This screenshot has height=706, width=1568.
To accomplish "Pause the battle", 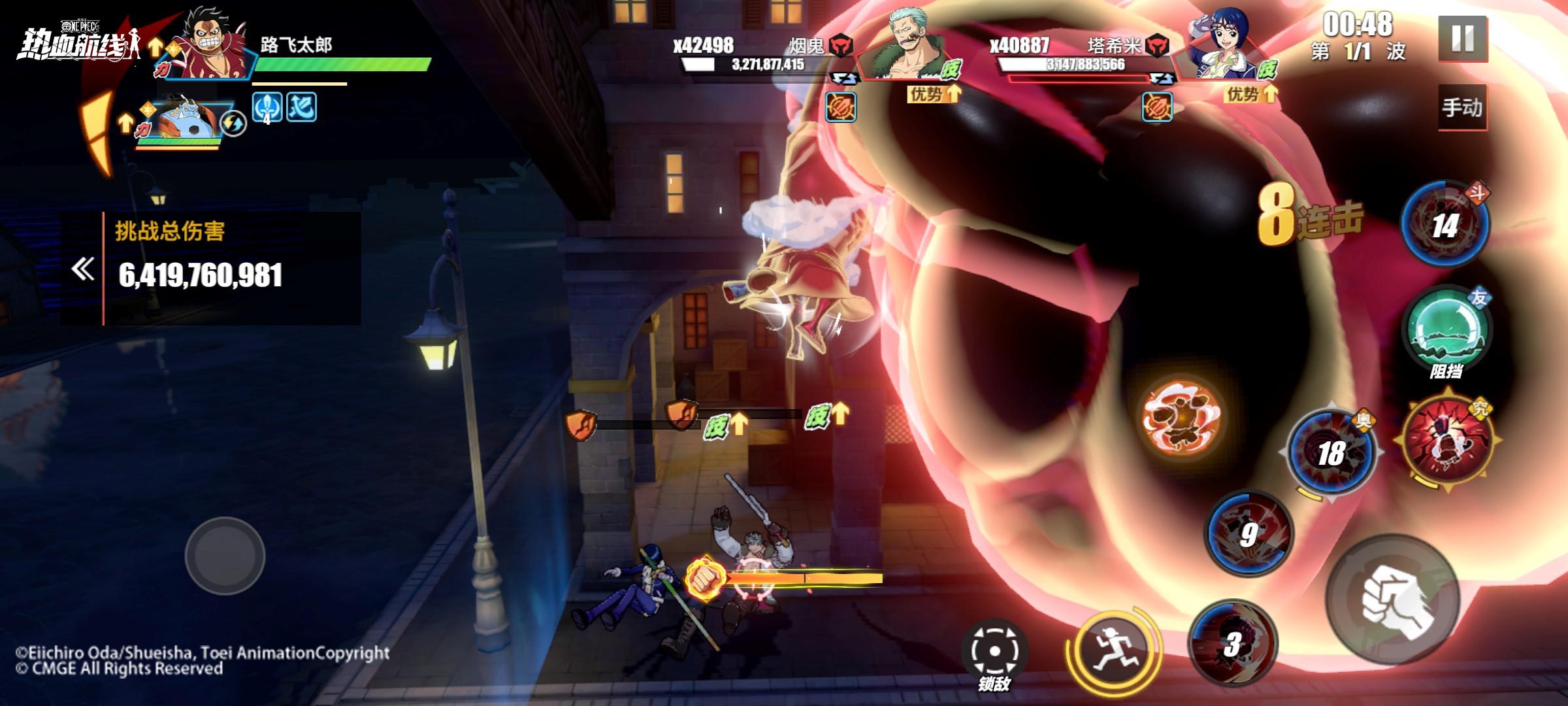I will (x=1462, y=39).
